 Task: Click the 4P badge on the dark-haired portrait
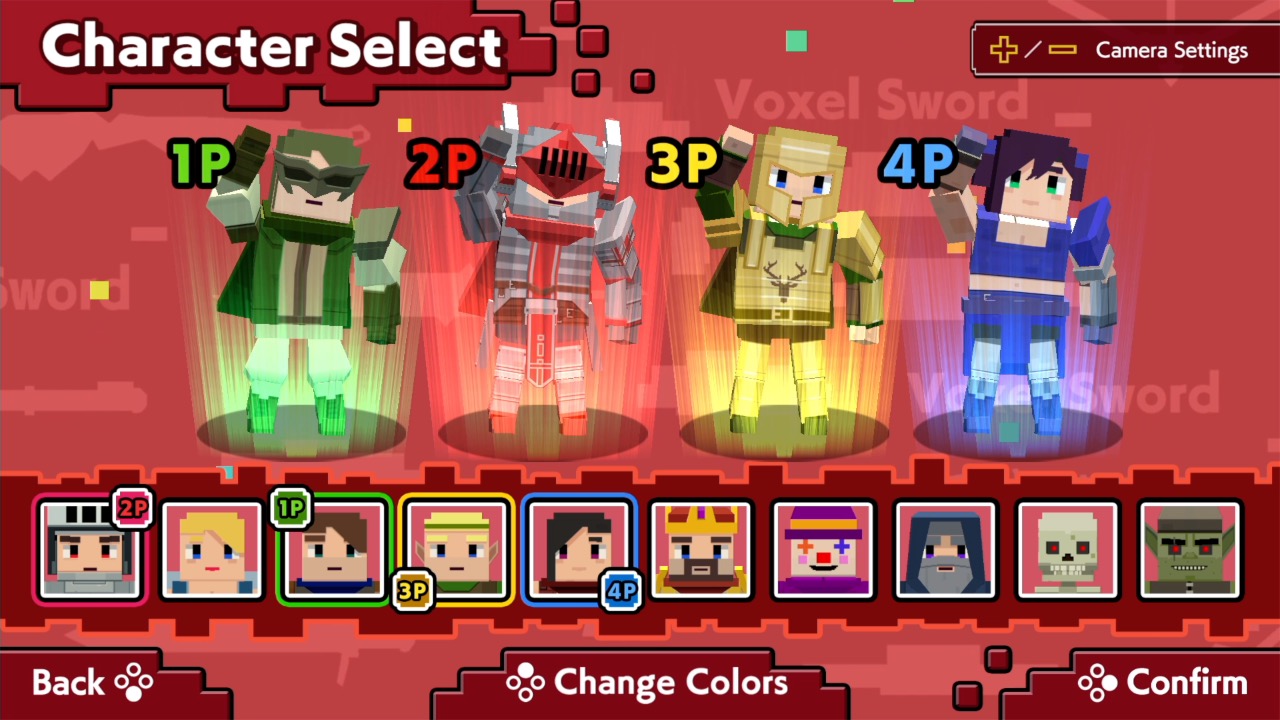pos(622,592)
